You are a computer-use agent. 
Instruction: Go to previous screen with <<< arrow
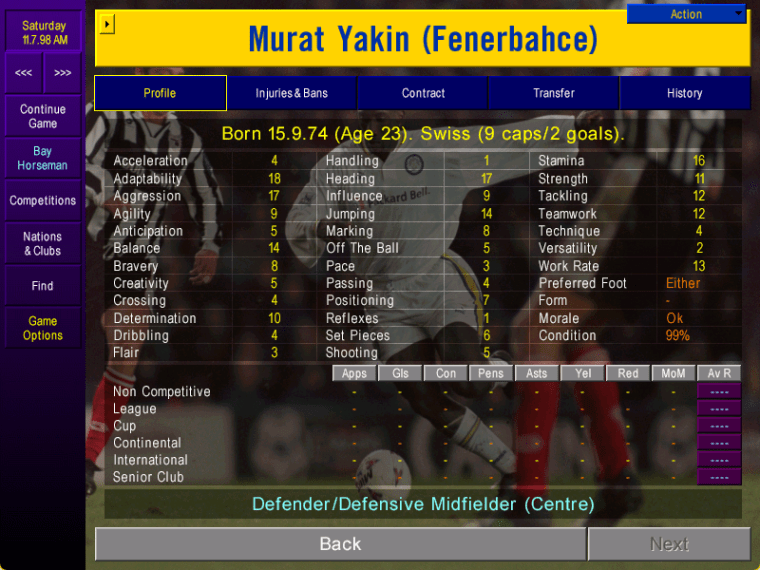[23, 73]
